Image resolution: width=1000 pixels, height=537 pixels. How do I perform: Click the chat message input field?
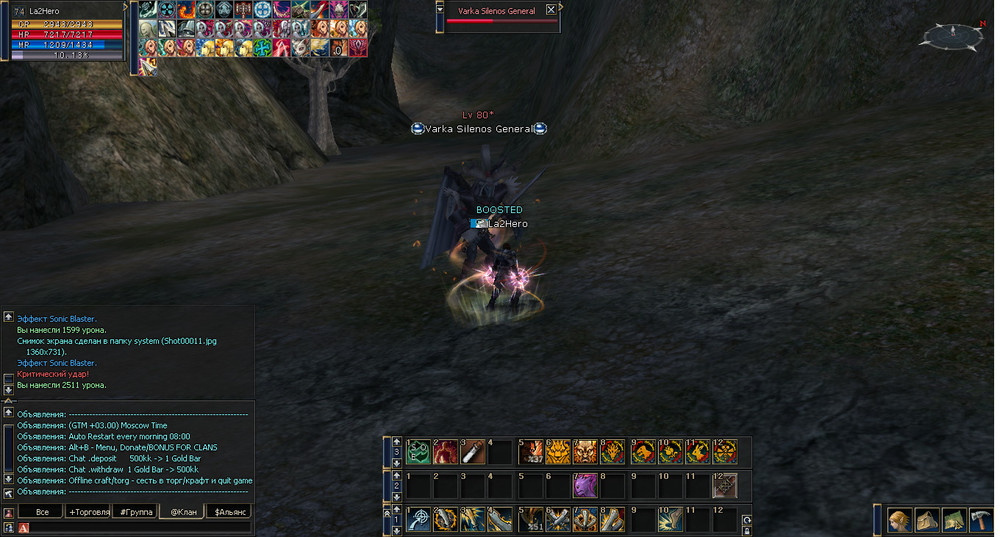(140, 526)
